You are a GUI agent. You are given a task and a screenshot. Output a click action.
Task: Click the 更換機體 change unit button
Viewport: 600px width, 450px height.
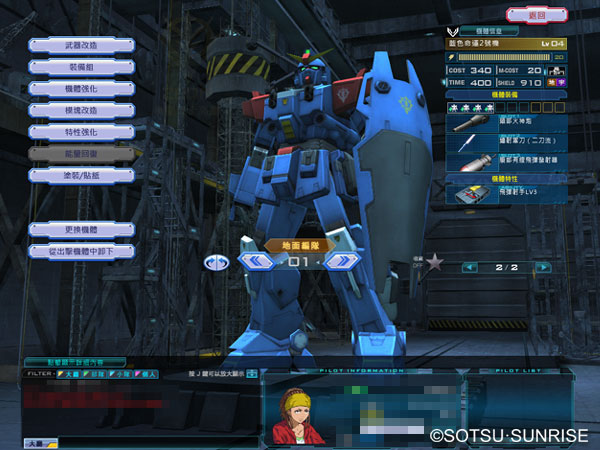tap(81, 229)
